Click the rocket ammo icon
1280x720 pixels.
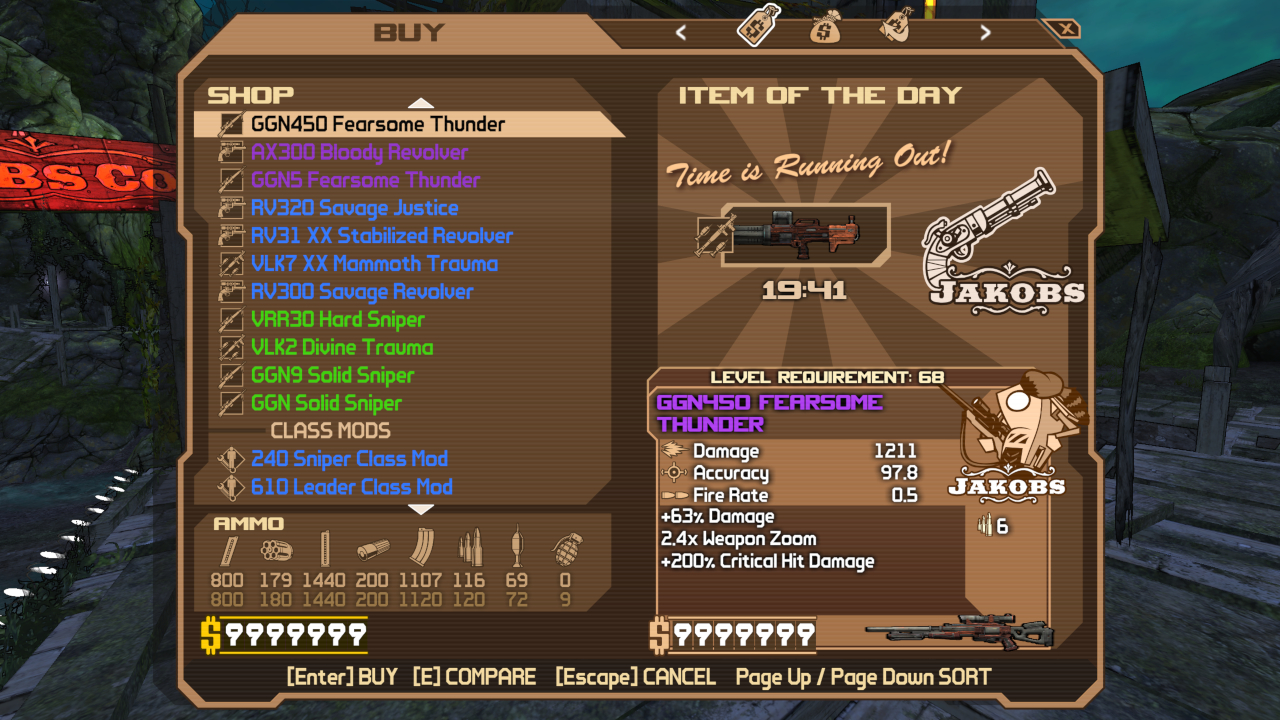517,547
